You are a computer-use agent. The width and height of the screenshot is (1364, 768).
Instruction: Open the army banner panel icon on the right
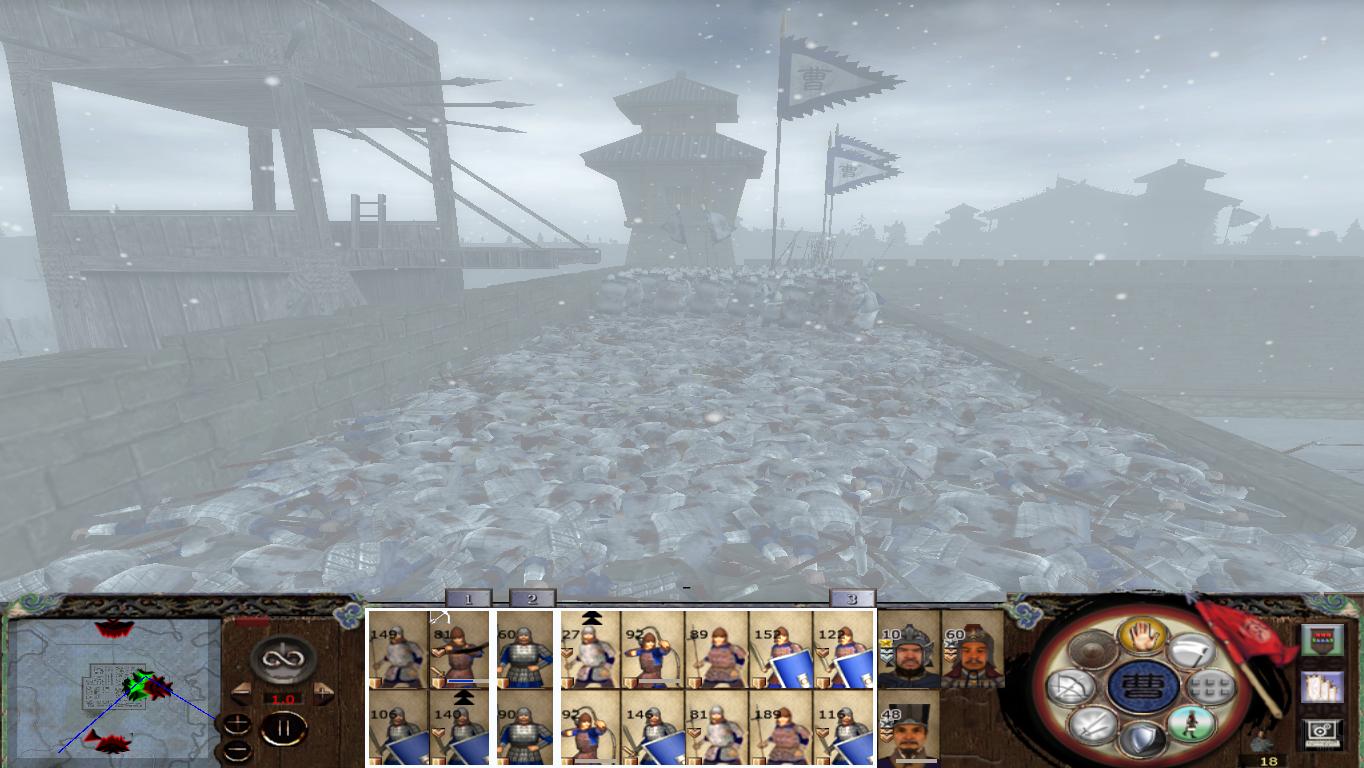pyautogui.click(x=1323, y=640)
